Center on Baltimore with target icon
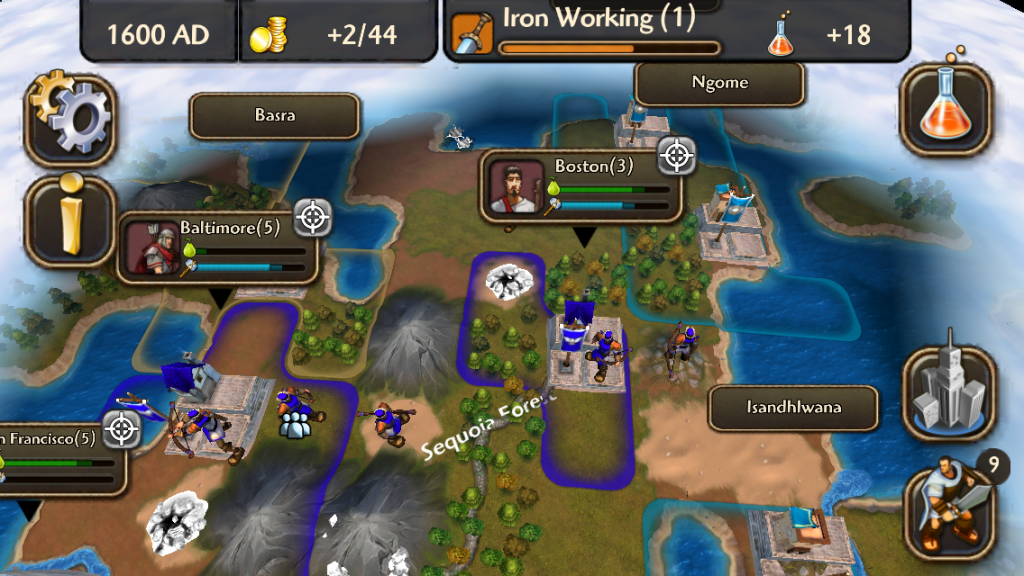 pyautogui.click(x=313, y=216)
